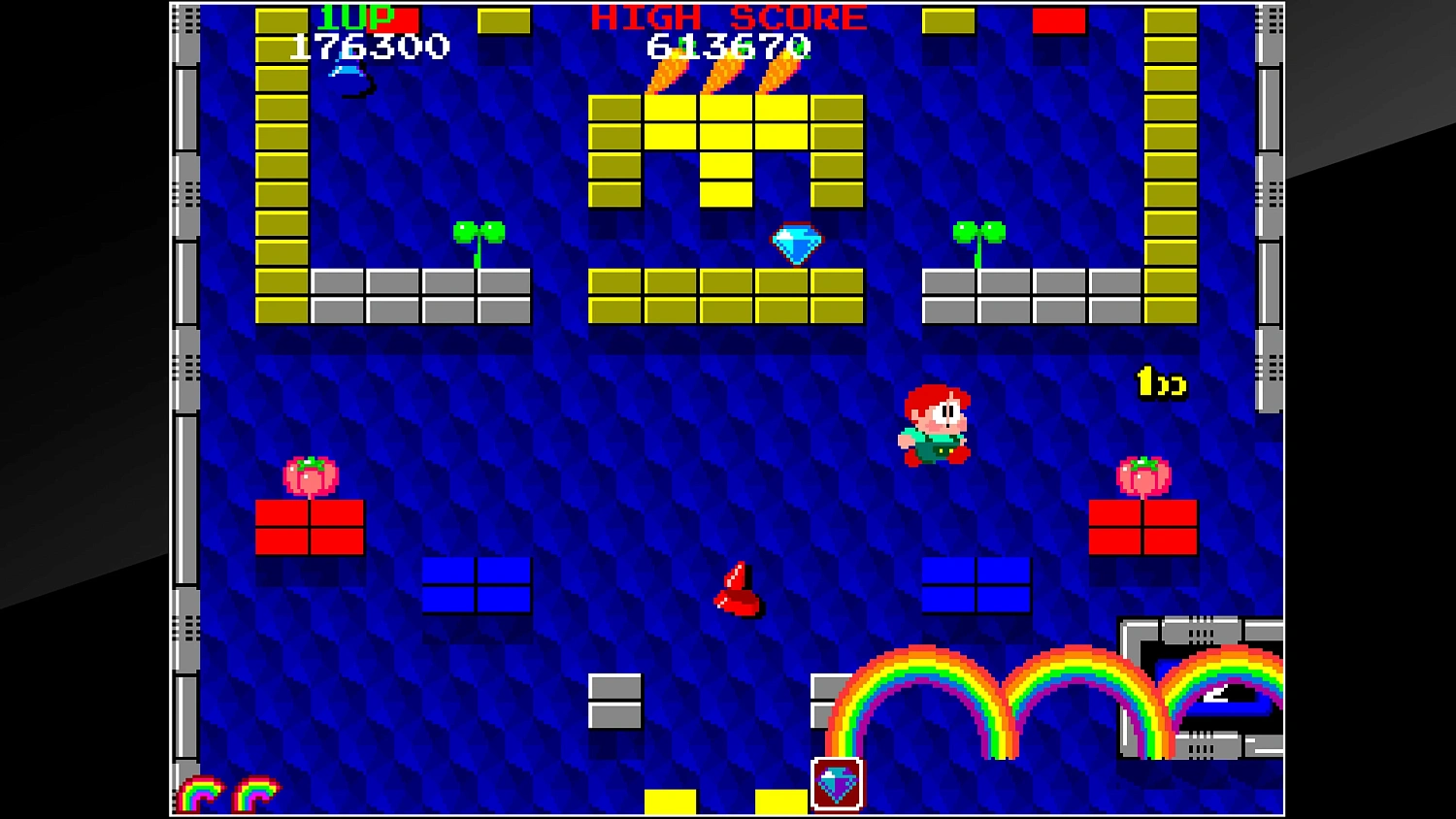Click the yellow 100 points score popup

coord(1159,383)
